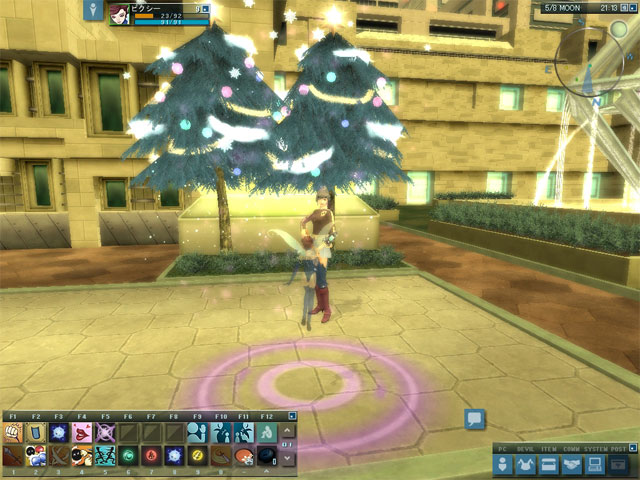Screen dimensions: 640x480
Task: Use the yellow lightning bolt skill
Action: (x=197, y=456)
